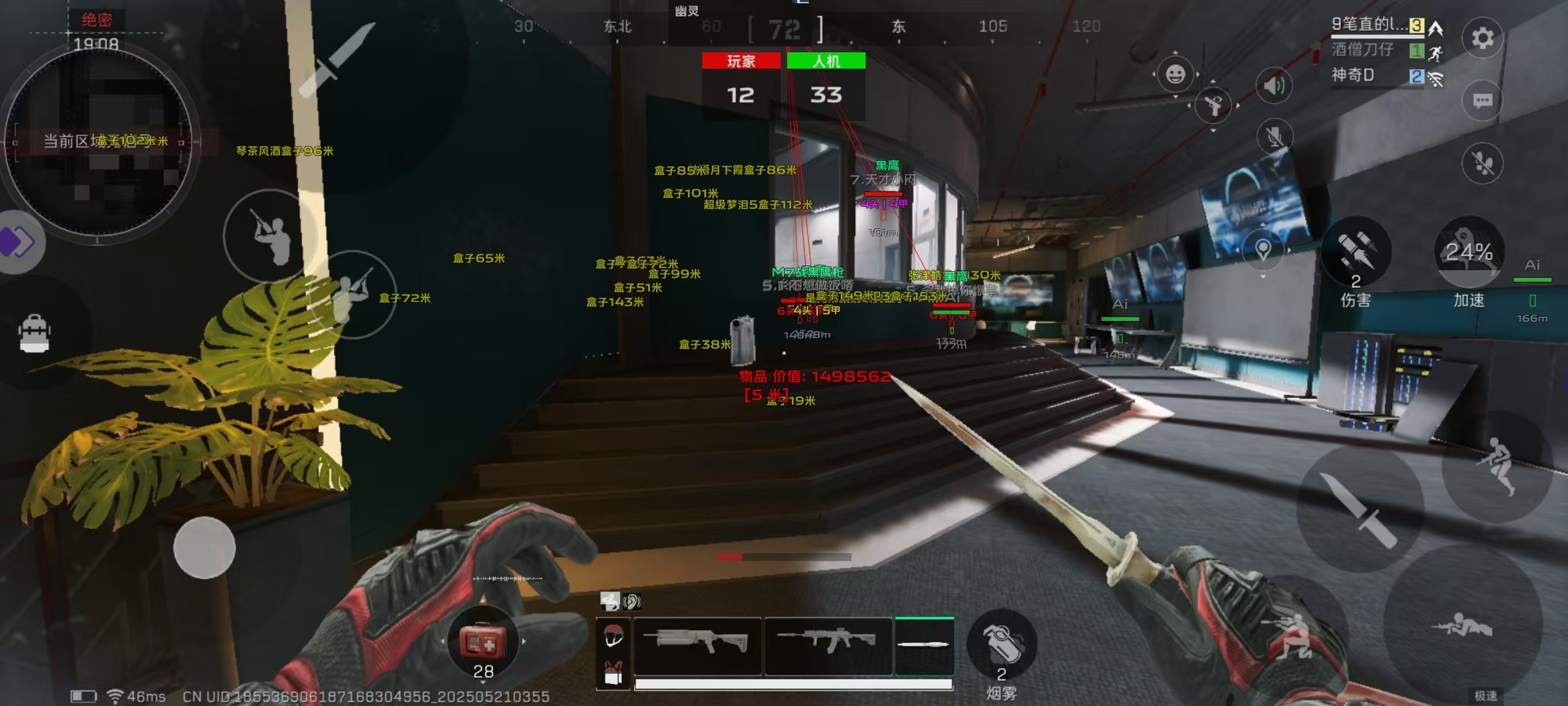1568x706 pixels.
Task: Tap the crouch stance button
Action: (x=1290, y=634)
